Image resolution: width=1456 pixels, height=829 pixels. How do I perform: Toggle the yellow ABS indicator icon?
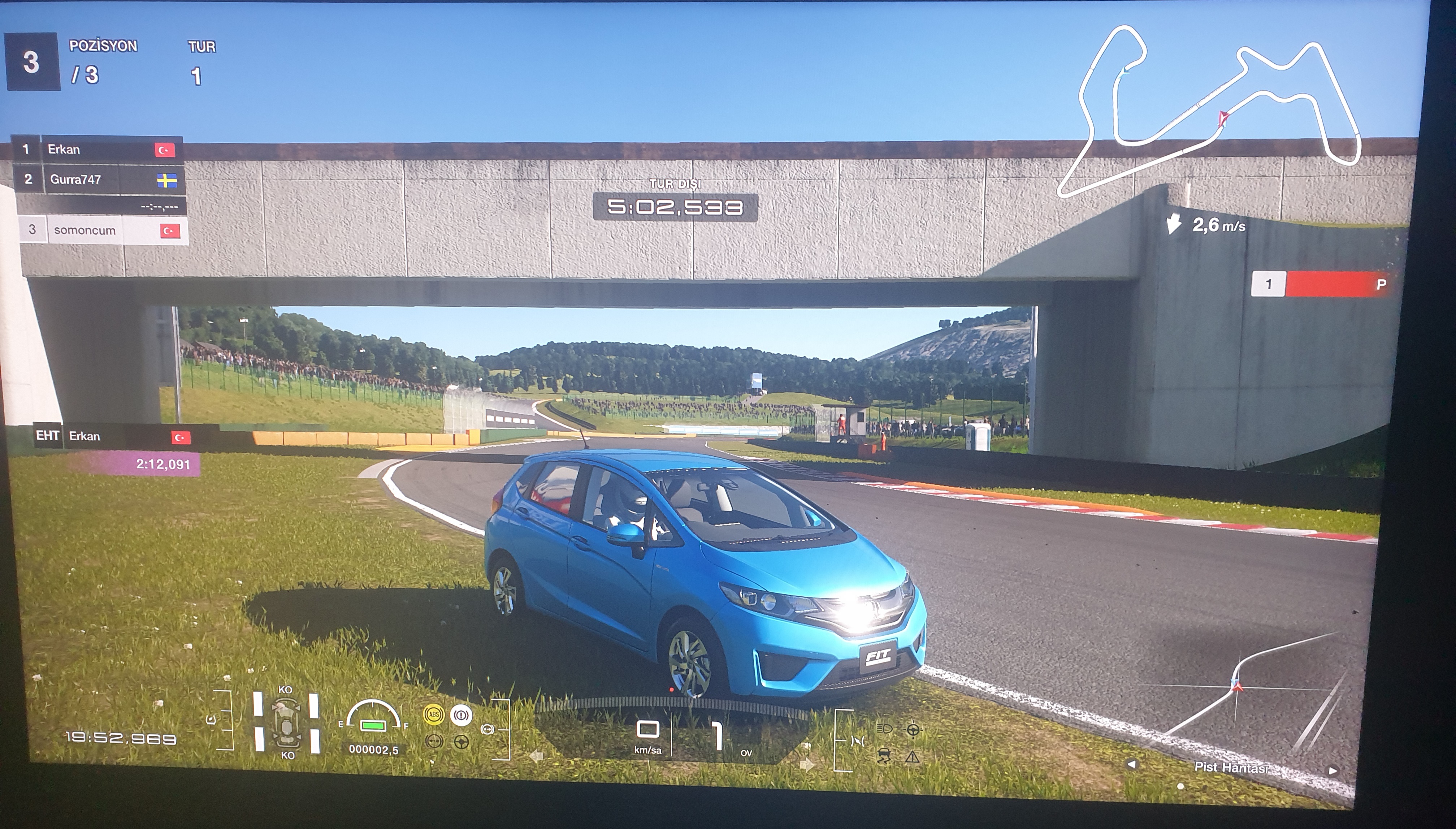click(434, 714)
